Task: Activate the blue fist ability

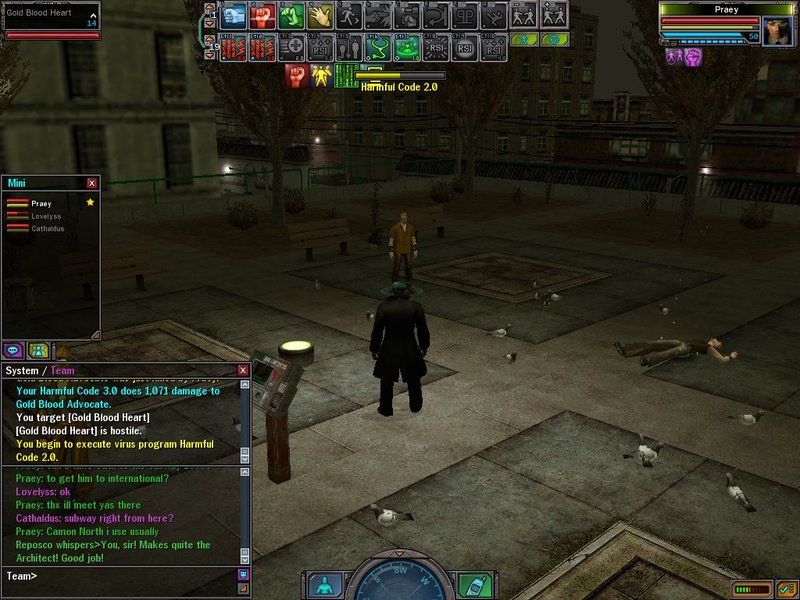Action: click(x=234, y=15)
